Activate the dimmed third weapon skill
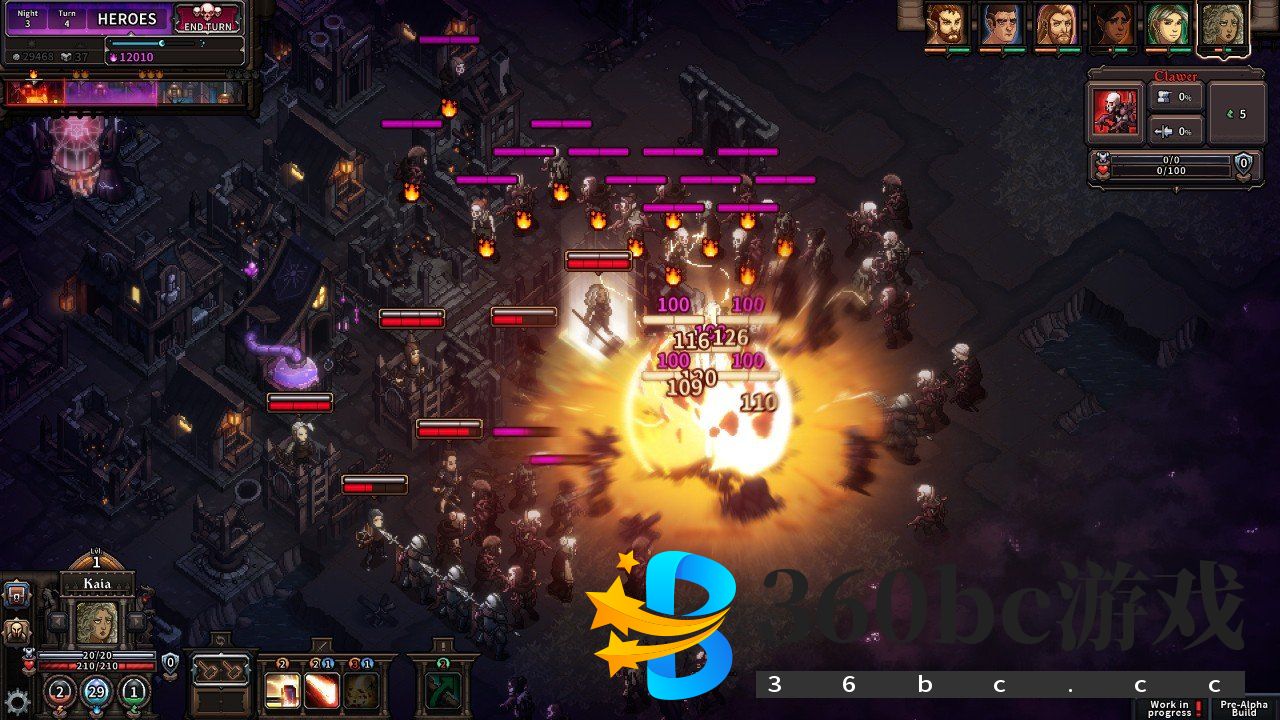1280x720 pixels. (362, 689)
